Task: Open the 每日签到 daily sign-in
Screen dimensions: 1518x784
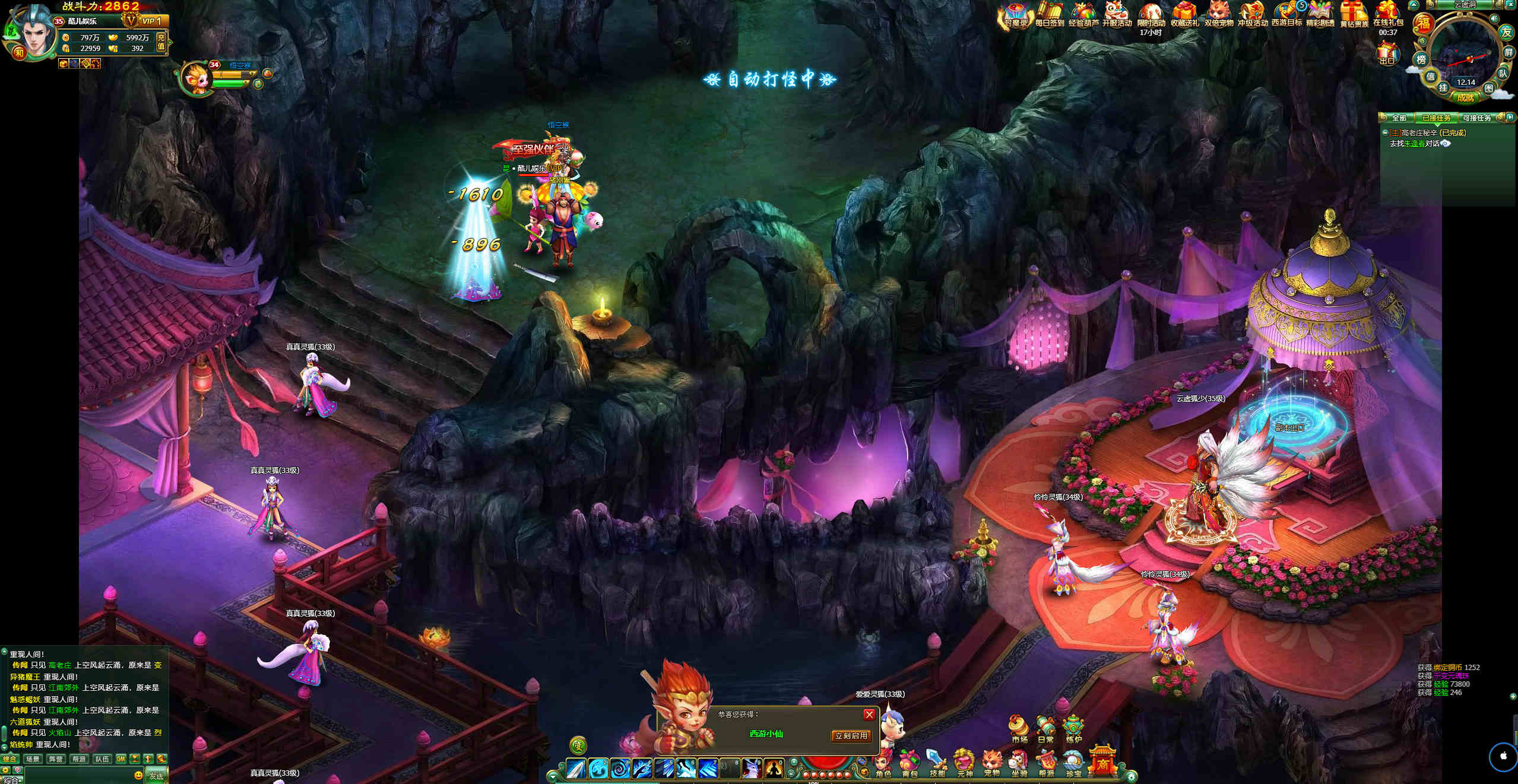Action: [1049, 15]
